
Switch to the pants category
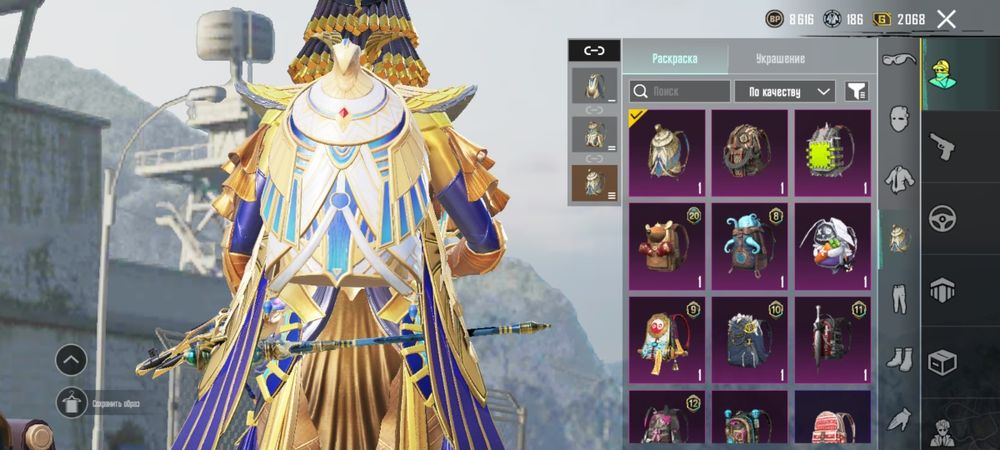(x=899, y=298)
